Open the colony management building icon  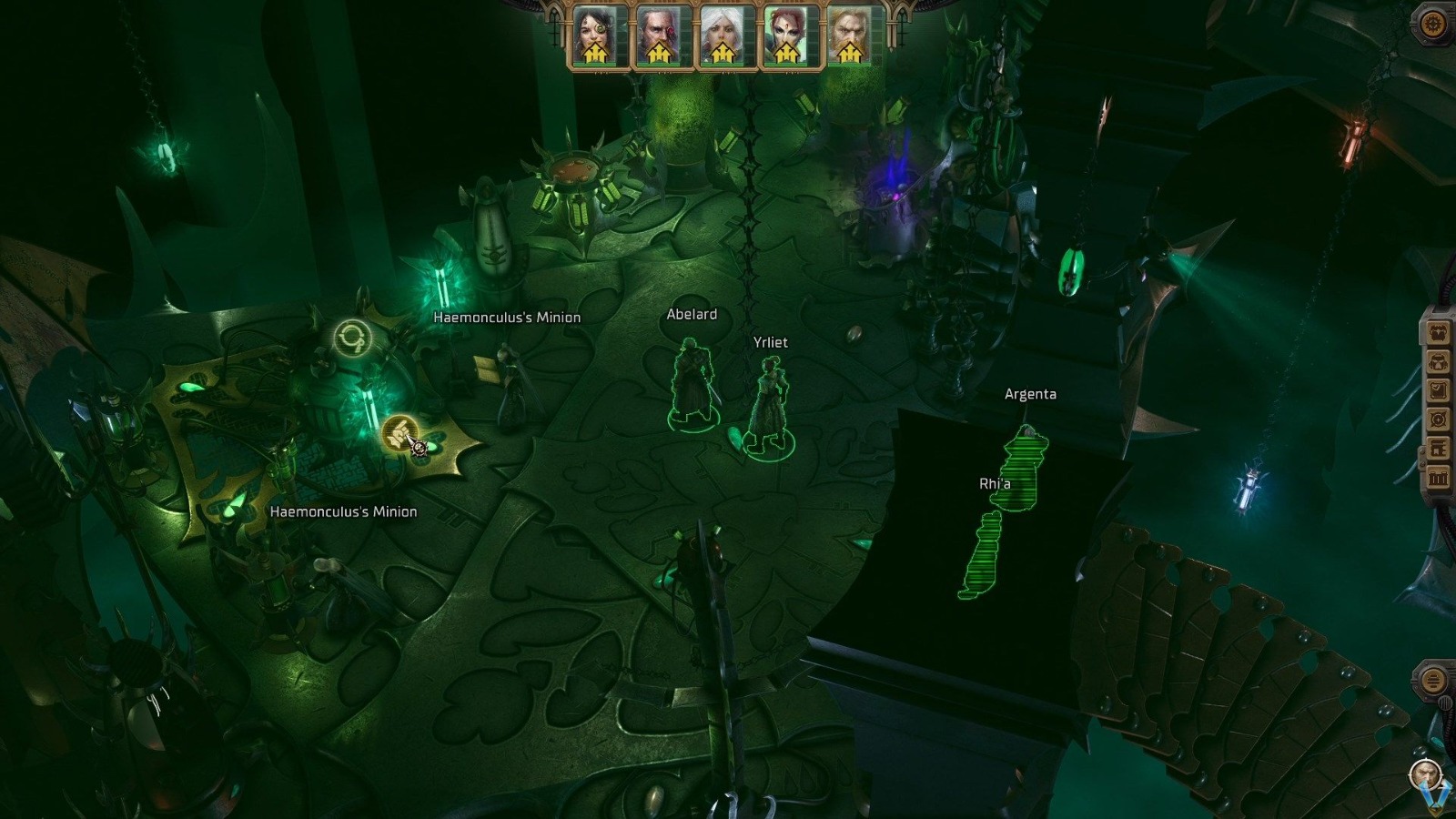click(x=1438, y=447)
